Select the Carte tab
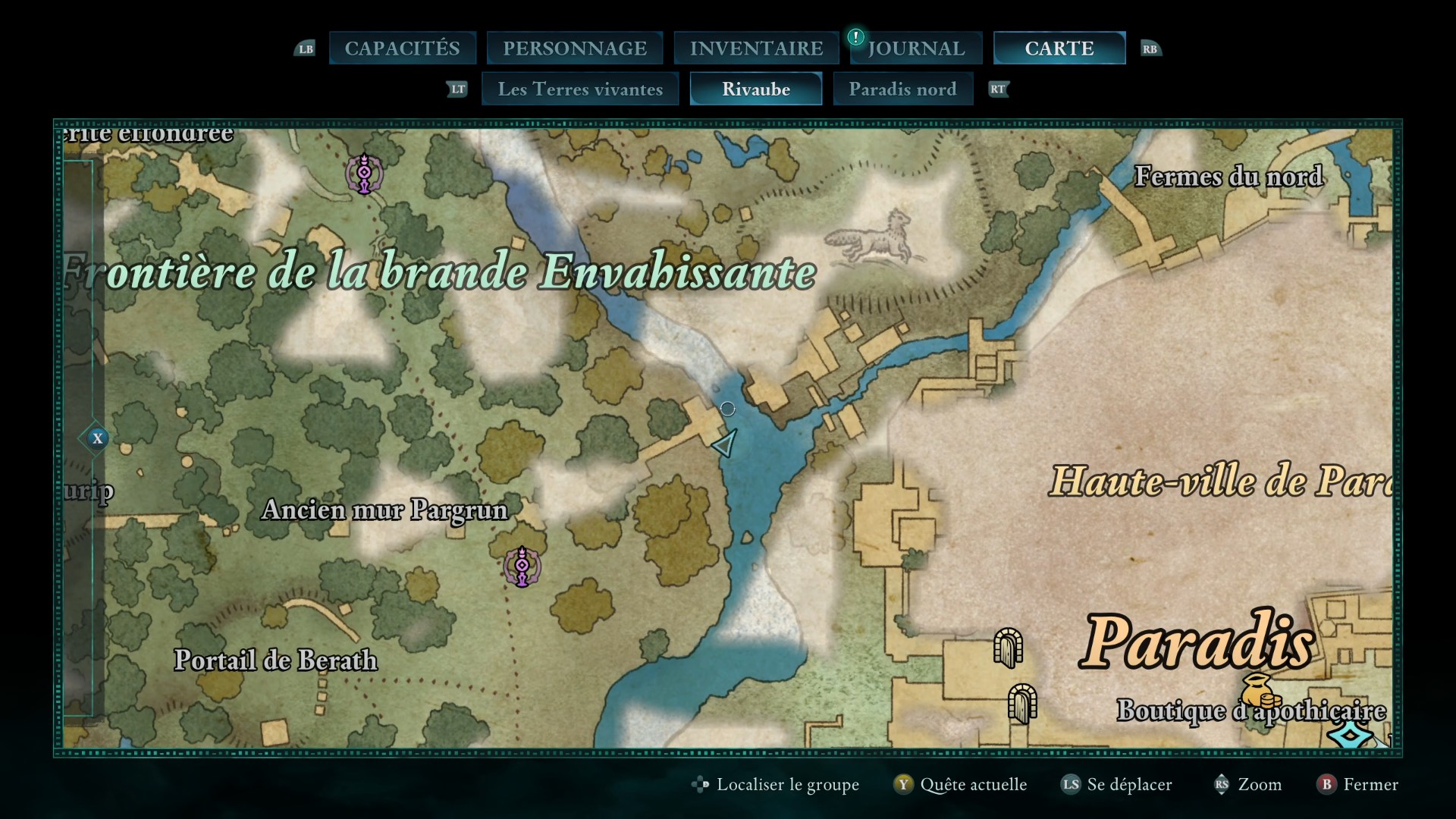The height and width of the screenshot is (819, 1456). (1059, 49)
